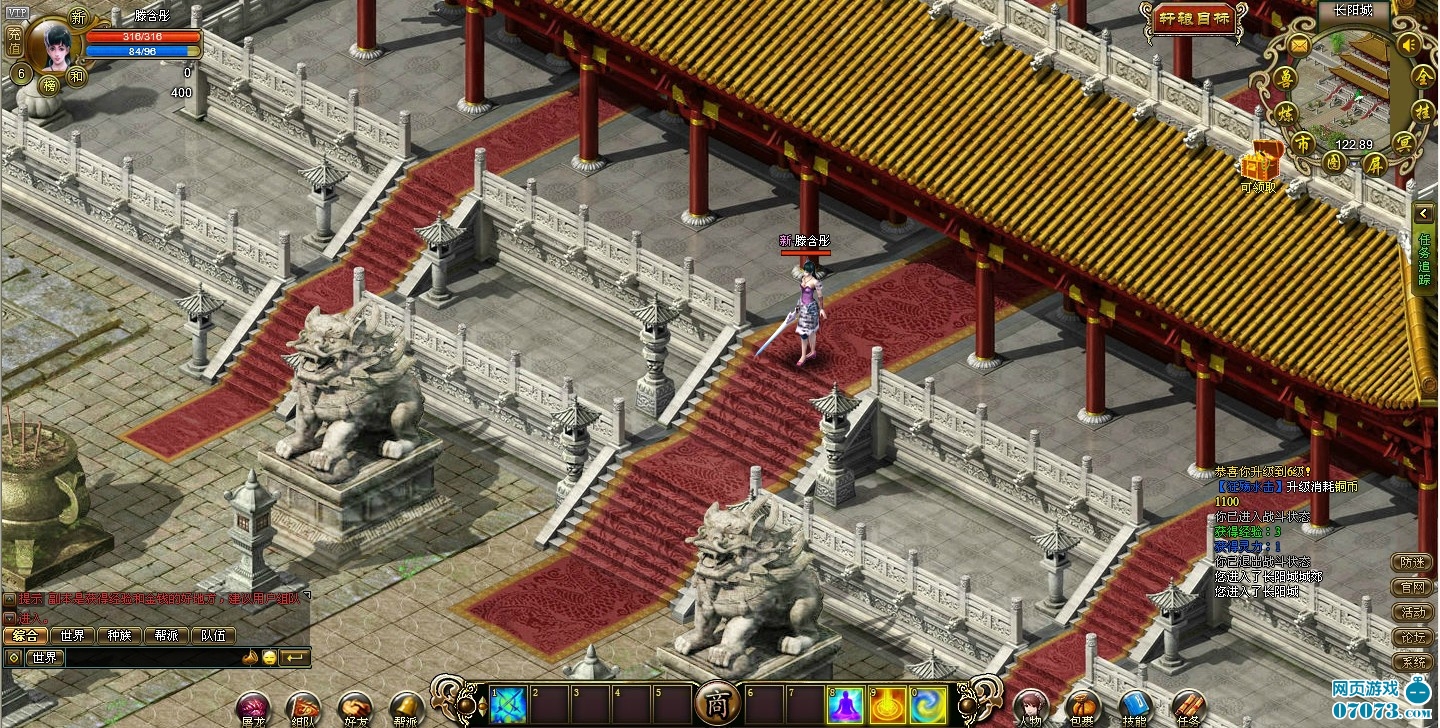This screenshot has height=728, width=1440.
Task: Toggle sound with the speaker icon
Action: (x=1409, y=45)
